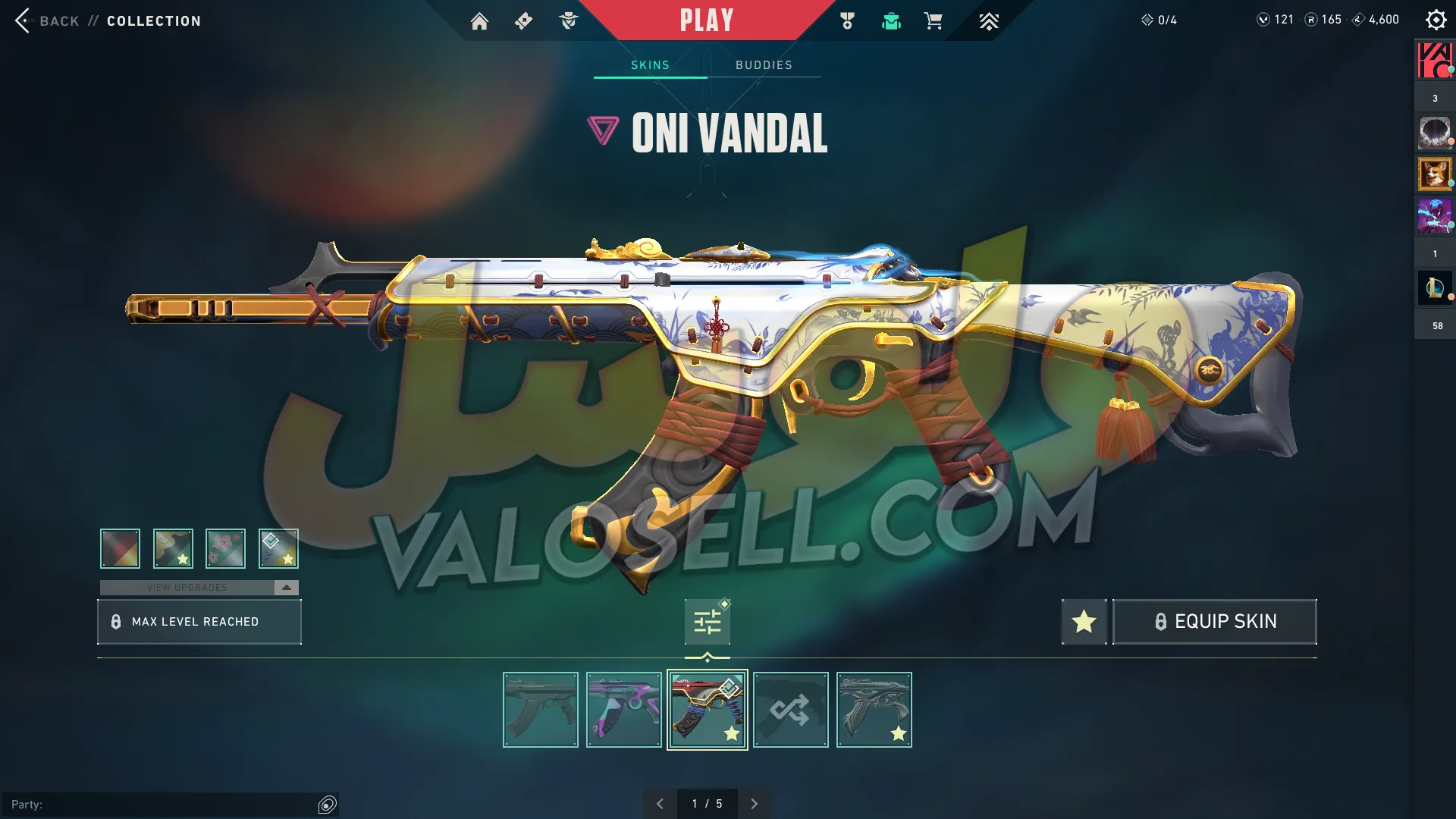Select the Skins tab
Image resolution: width=1456 pixels, height=819 pixels.
[650, 65]
